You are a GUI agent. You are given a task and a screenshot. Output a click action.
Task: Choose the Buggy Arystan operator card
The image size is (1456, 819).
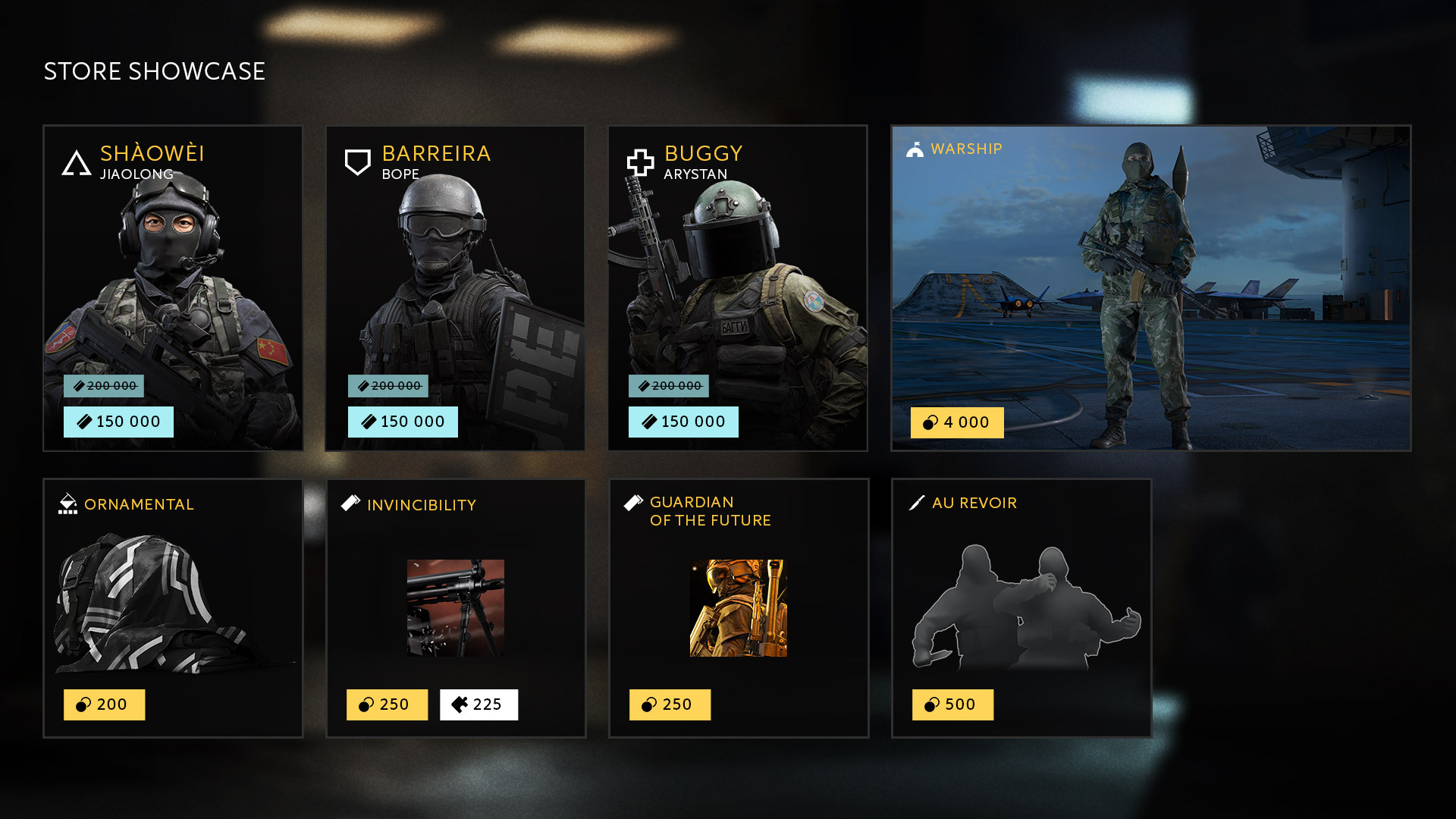(x=737, y=273)
